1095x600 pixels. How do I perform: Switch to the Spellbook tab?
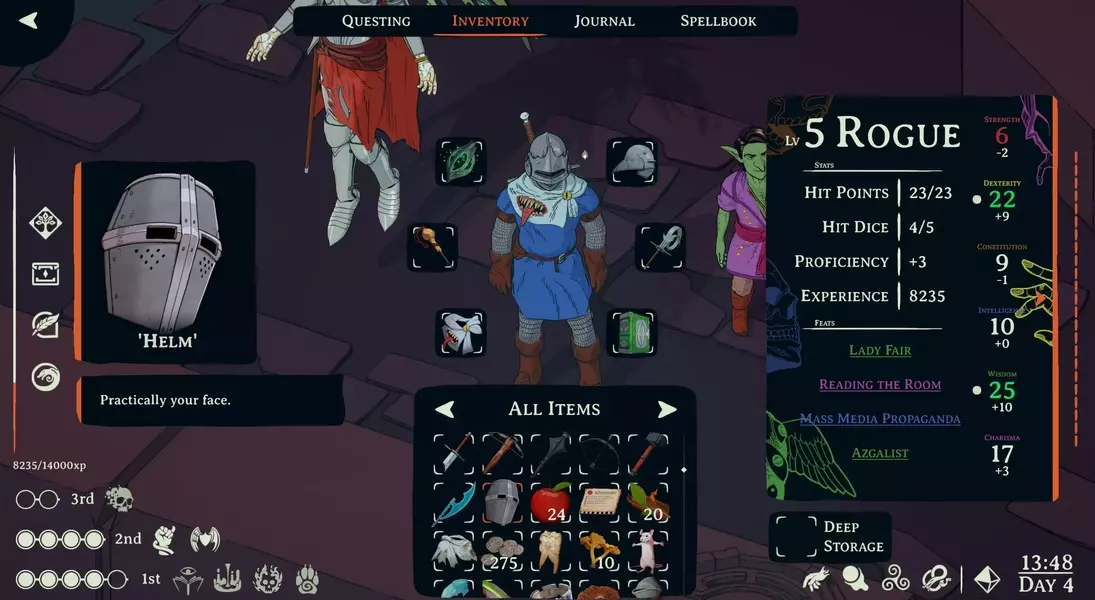718,21
